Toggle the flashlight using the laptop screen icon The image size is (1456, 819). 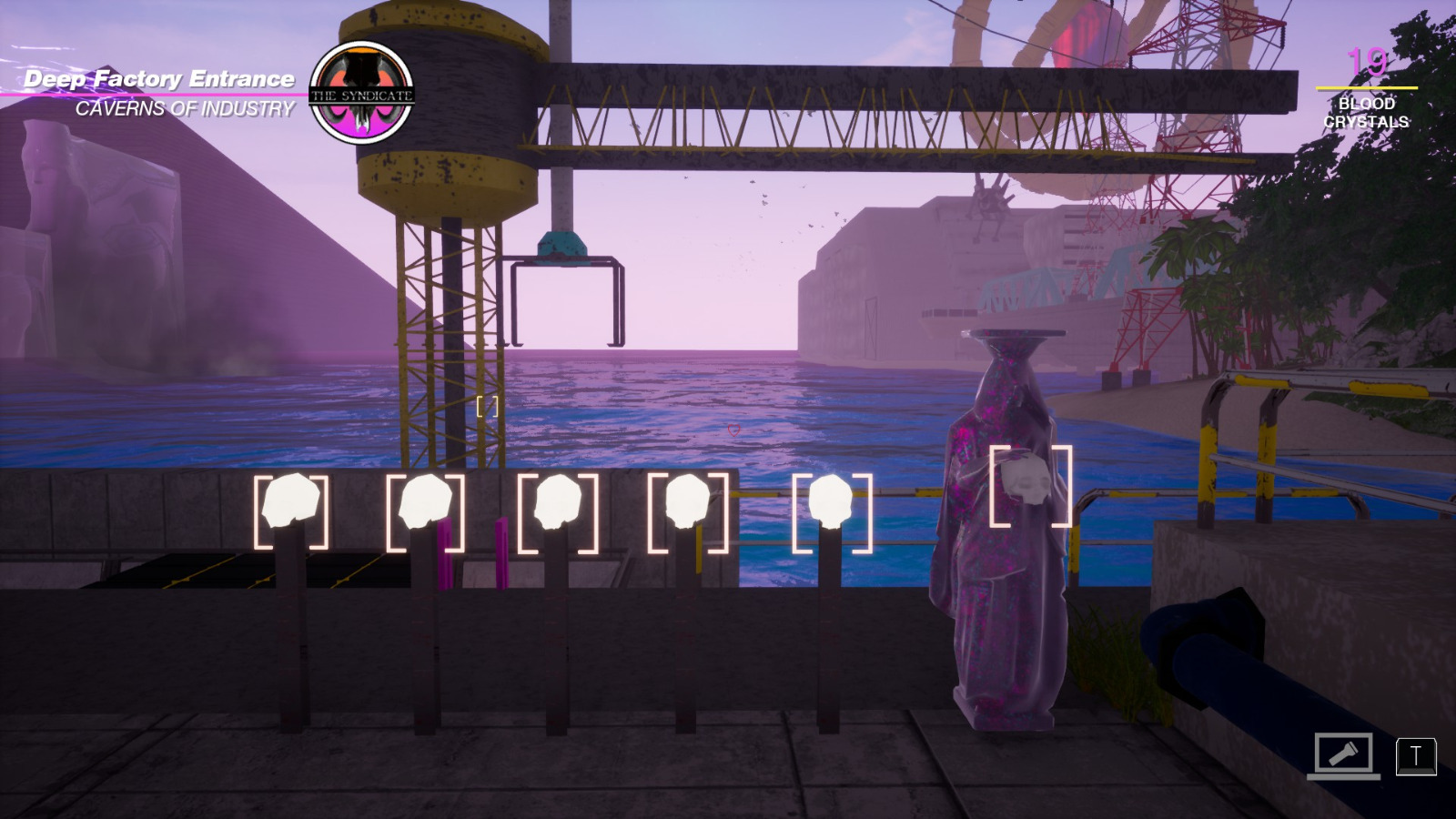pos(1344,753)
